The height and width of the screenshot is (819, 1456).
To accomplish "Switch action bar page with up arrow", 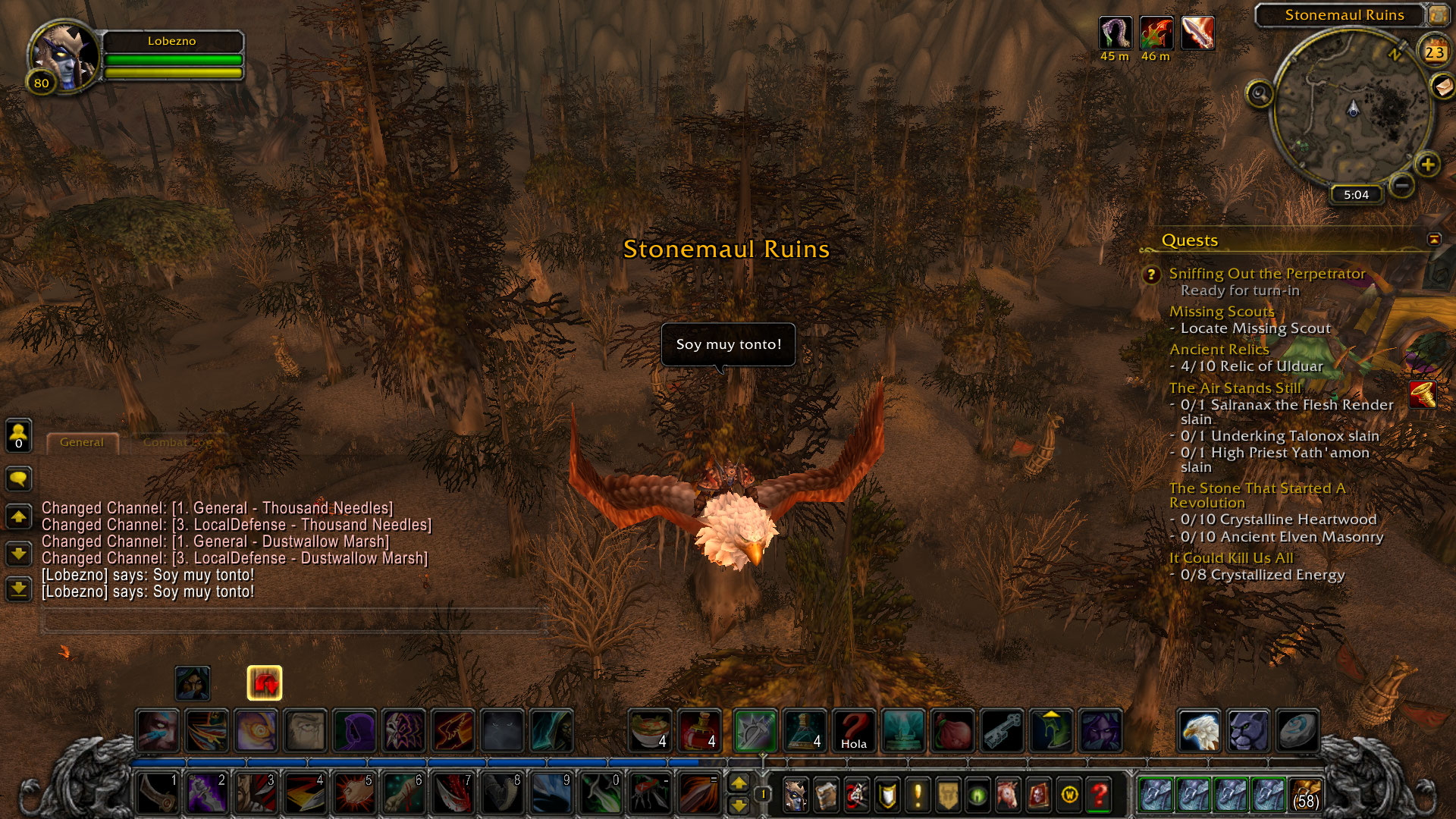I will click(x=739, y=783).
